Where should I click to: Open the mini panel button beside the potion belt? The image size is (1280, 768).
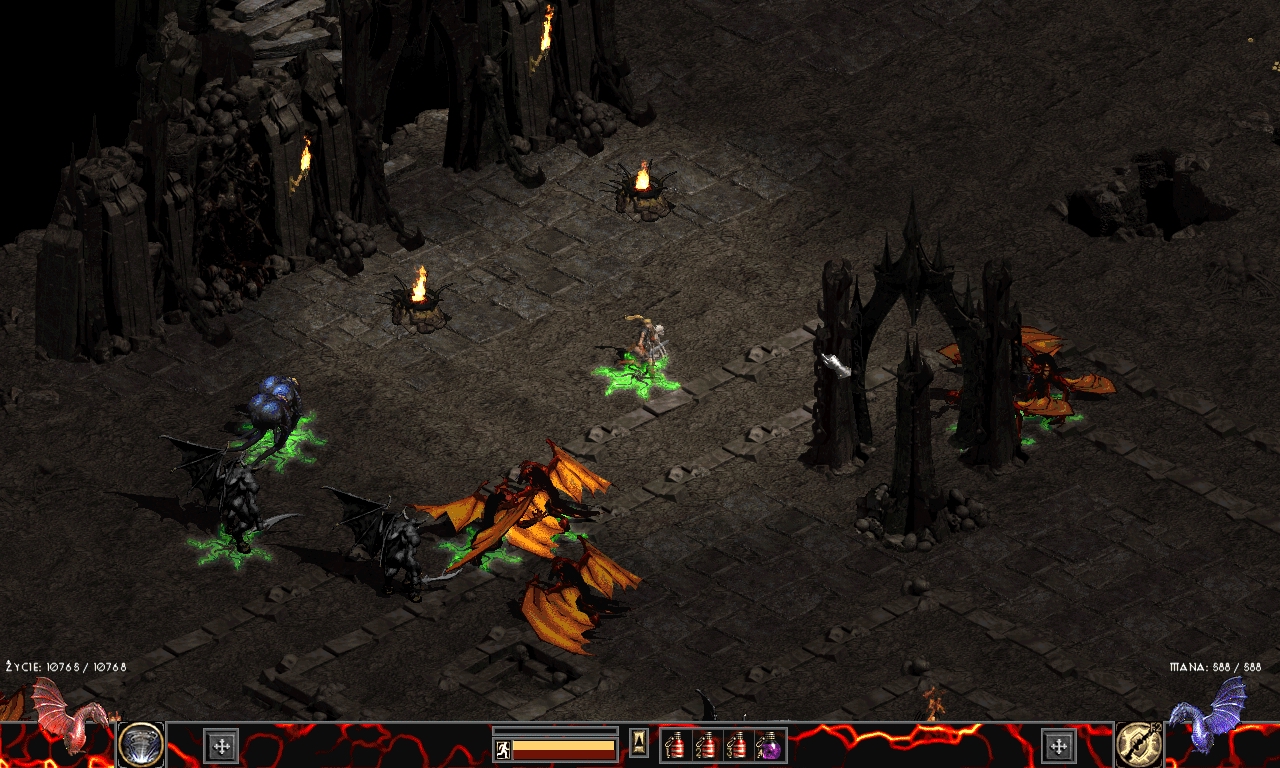click(638, 742)
